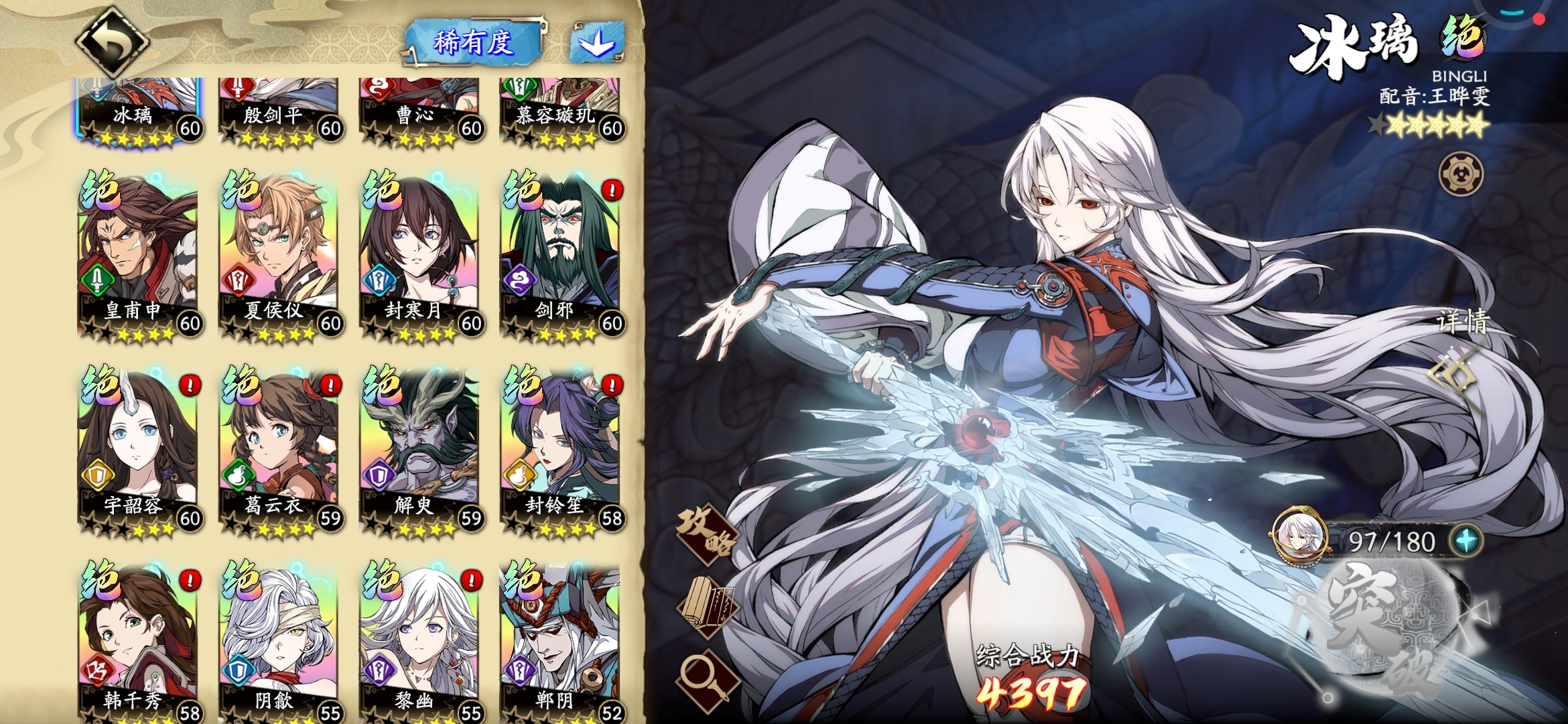Select the 封寒月 character card

[421, 255]
